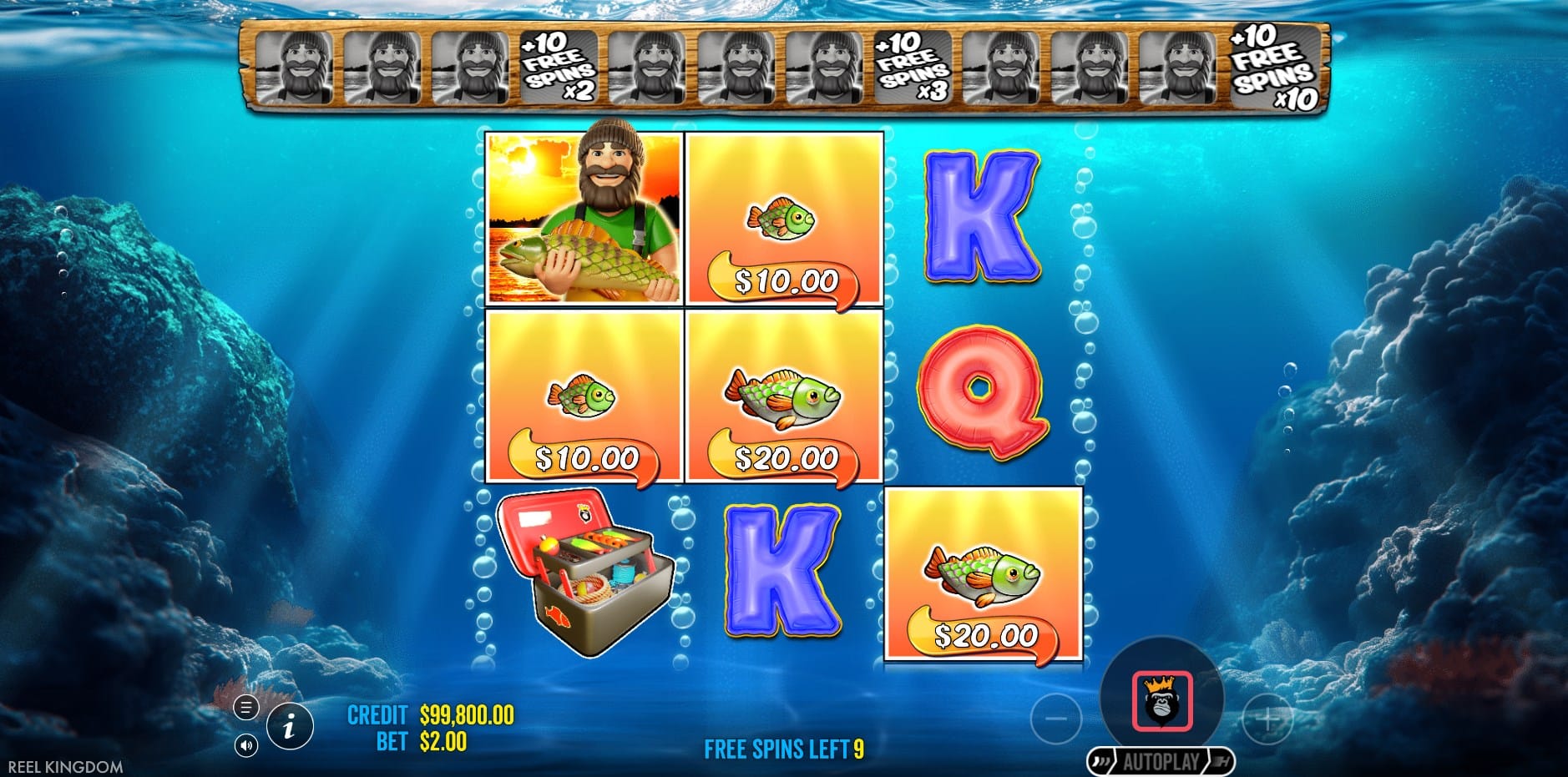Toggle the sound speaker button

[245, 744]
